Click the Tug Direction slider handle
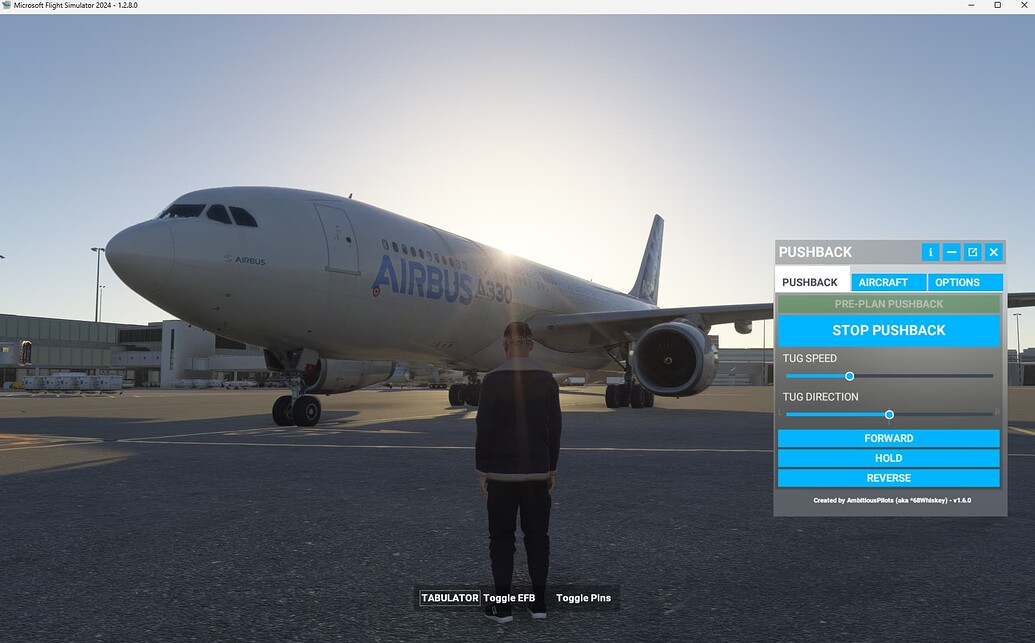1035x643 pixels. [889, 415]
